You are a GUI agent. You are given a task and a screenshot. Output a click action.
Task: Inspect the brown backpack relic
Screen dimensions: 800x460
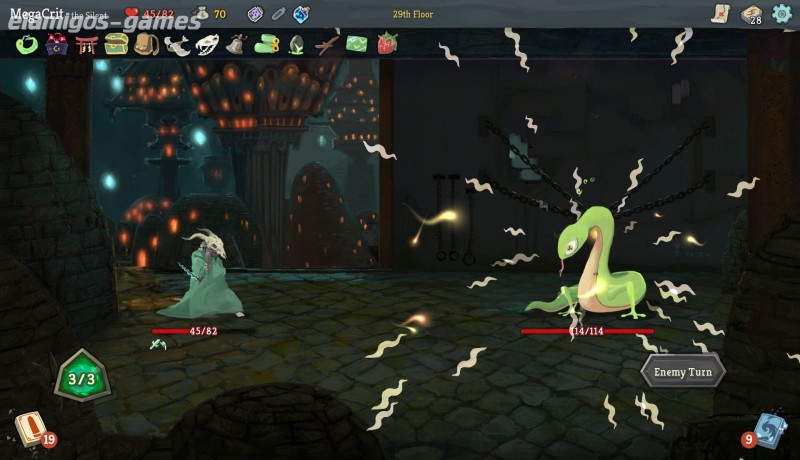pyautogui.click(x=147, y=45)
